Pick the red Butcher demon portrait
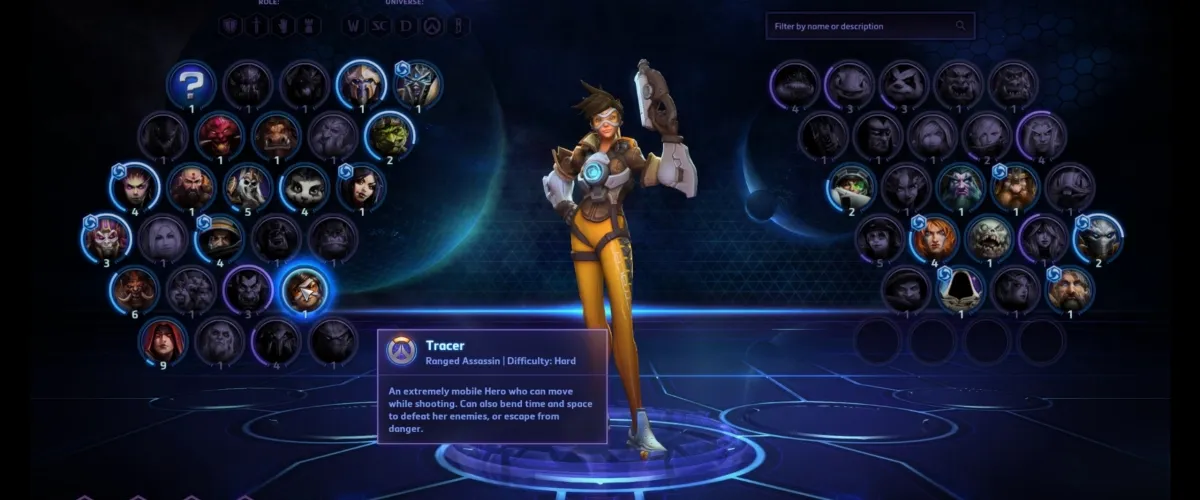Viewport: 1200px width, 500px height. point(219,135)
